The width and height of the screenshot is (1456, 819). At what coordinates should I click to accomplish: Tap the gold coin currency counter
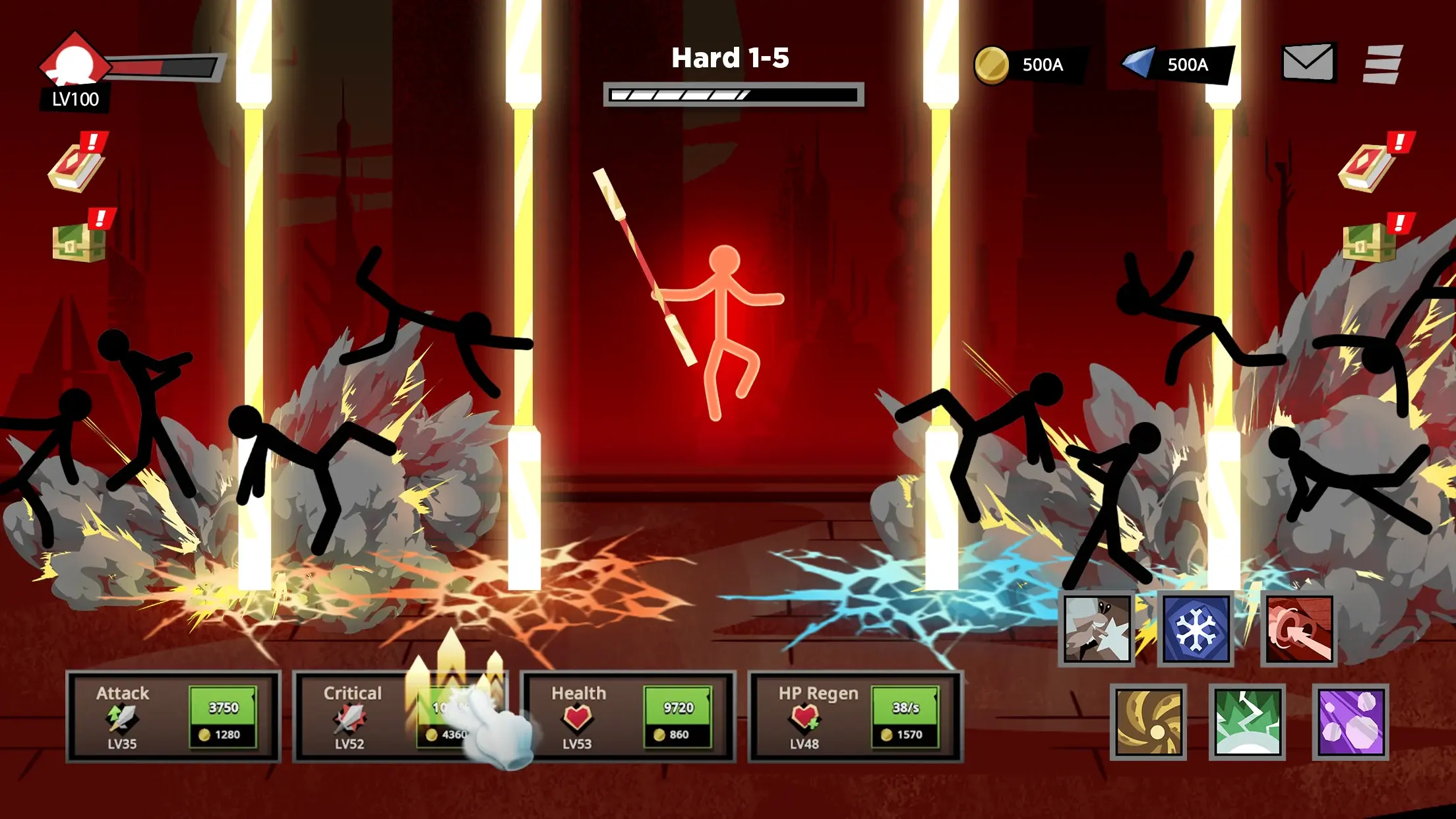[1027, 65]
